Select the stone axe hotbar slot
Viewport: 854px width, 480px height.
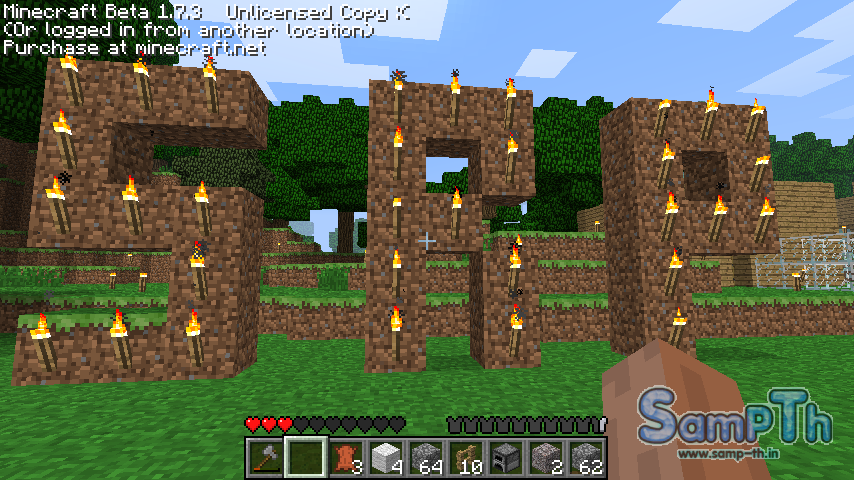265,458
